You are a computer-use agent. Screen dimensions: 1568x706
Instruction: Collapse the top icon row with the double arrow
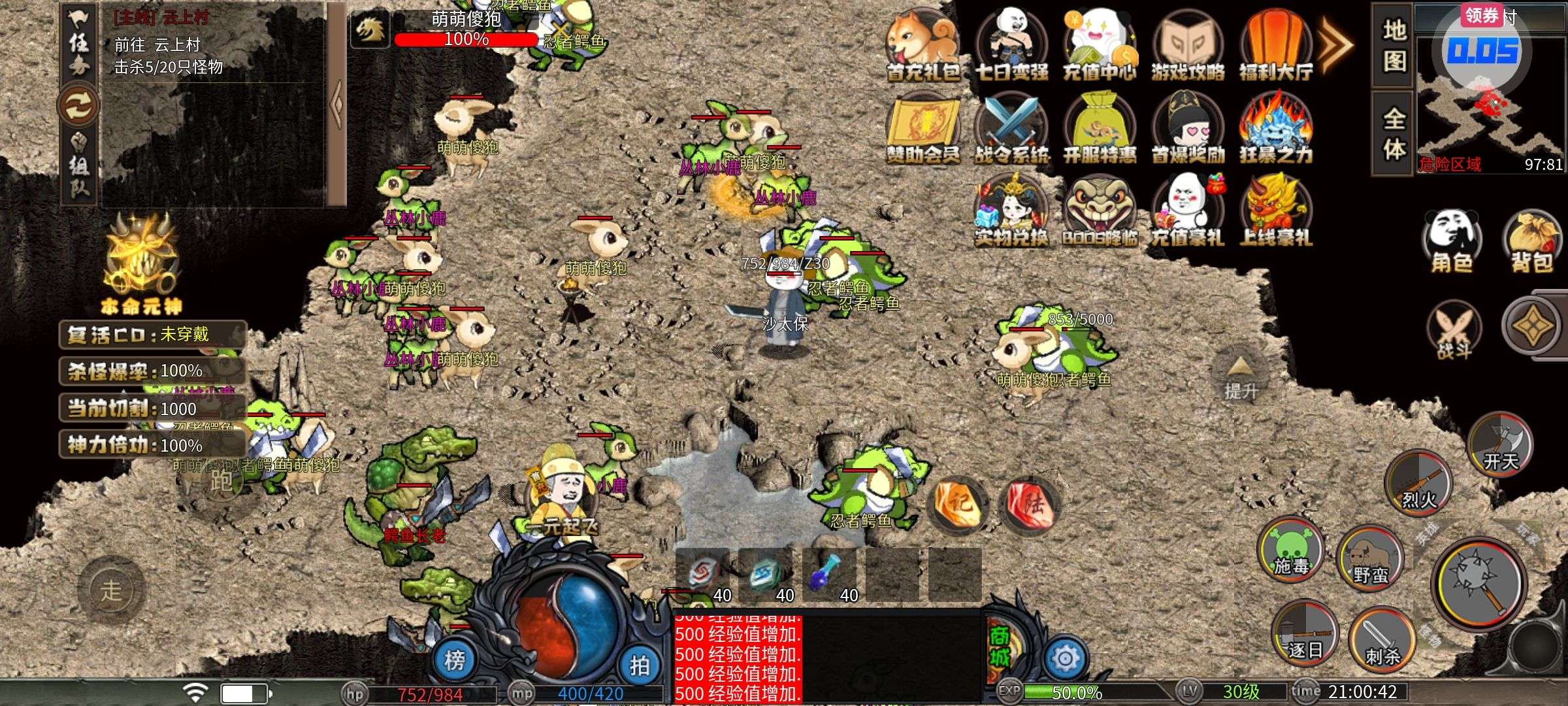(x=1333, y=44)
